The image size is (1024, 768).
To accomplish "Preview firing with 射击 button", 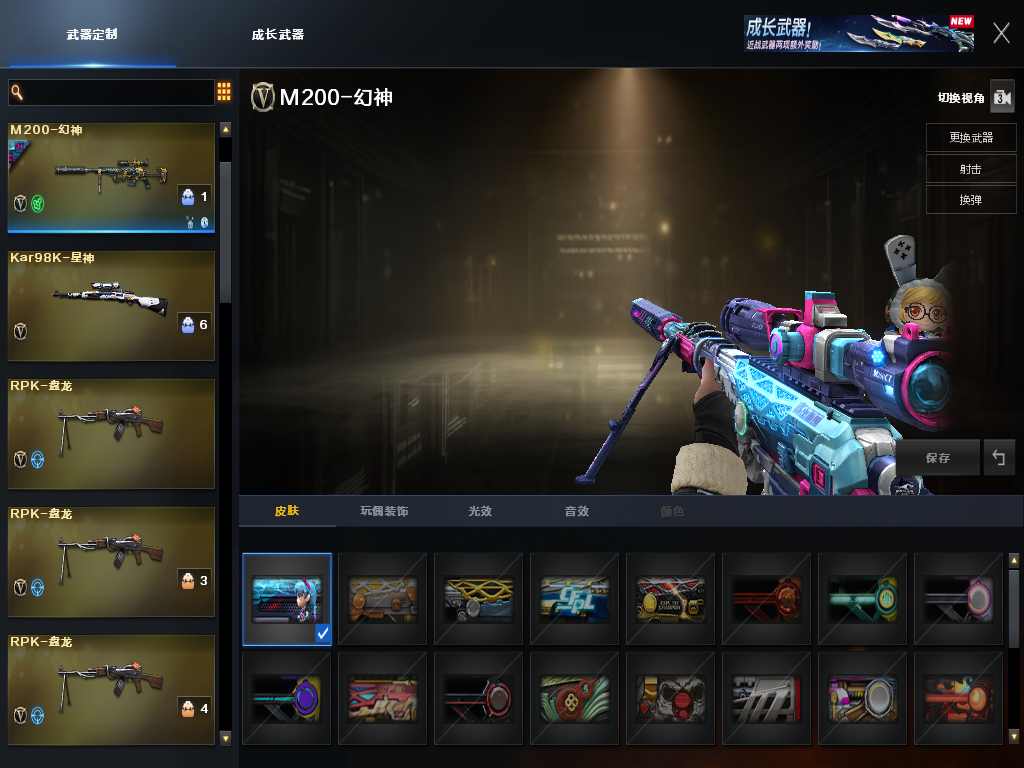I will pyautogui.click(x=971, y=168).
